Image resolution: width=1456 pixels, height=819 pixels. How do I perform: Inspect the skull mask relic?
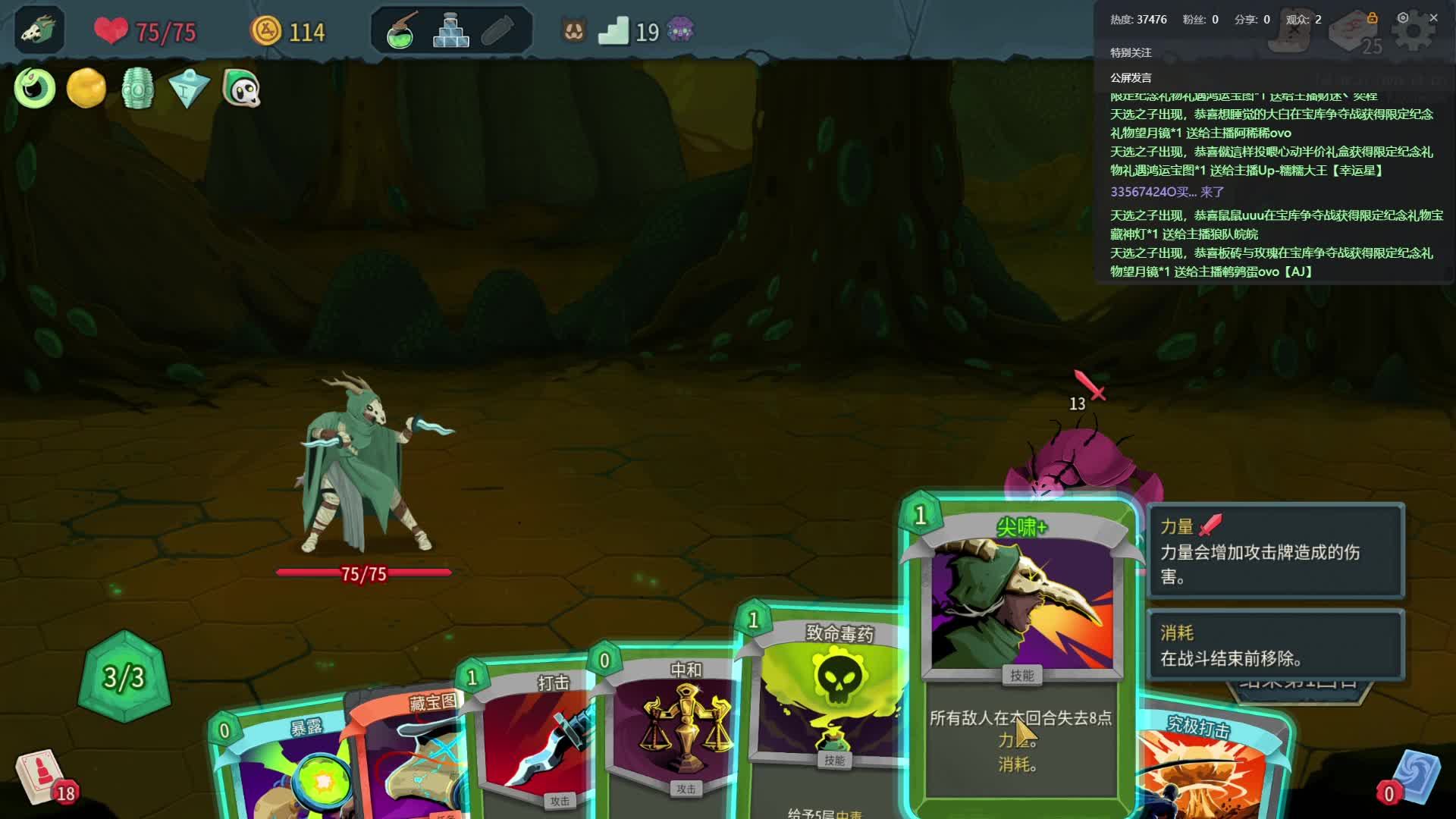(241, 89)
